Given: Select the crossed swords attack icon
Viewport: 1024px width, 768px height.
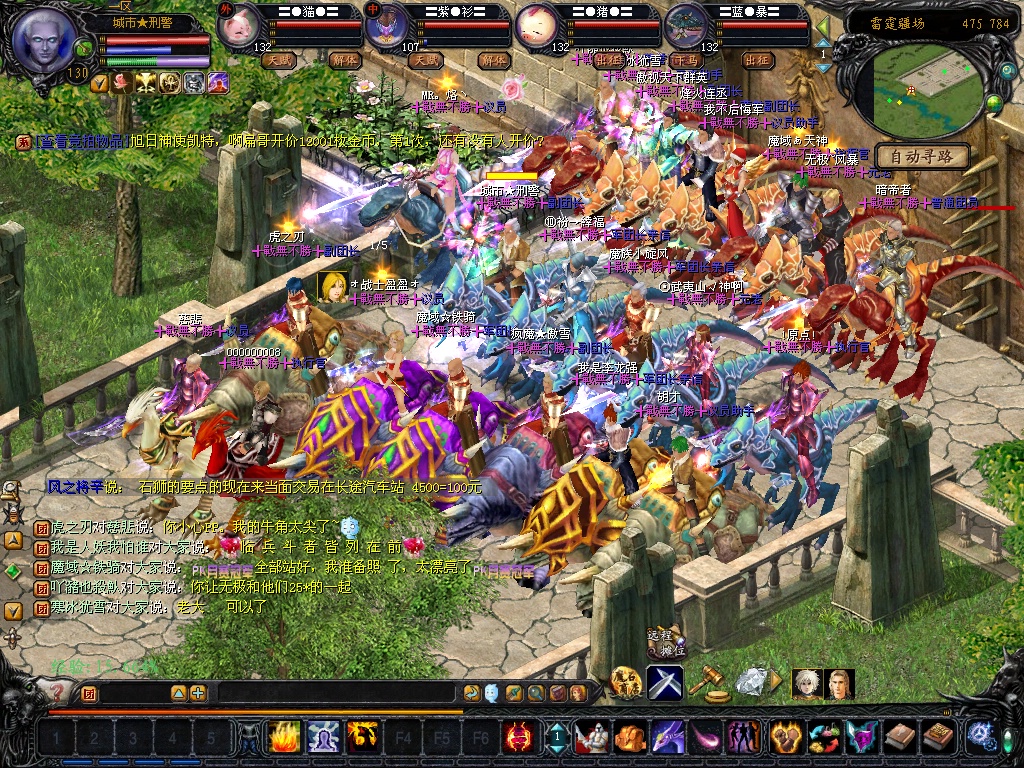Looking at the screenshot, I should pos(665,682).
